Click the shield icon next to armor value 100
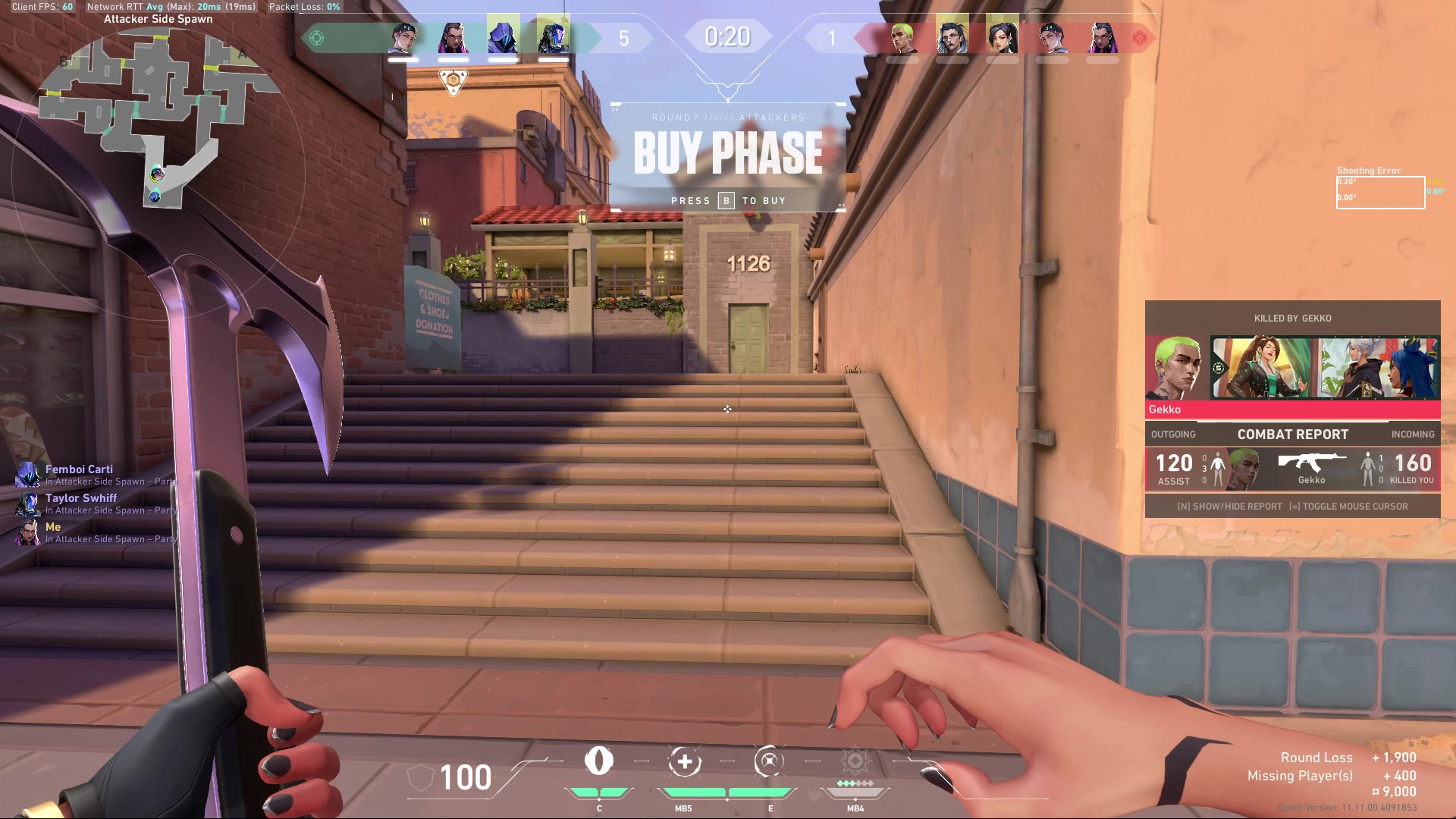The height and width of the screenshot is (819, 1456). point(419,776)
